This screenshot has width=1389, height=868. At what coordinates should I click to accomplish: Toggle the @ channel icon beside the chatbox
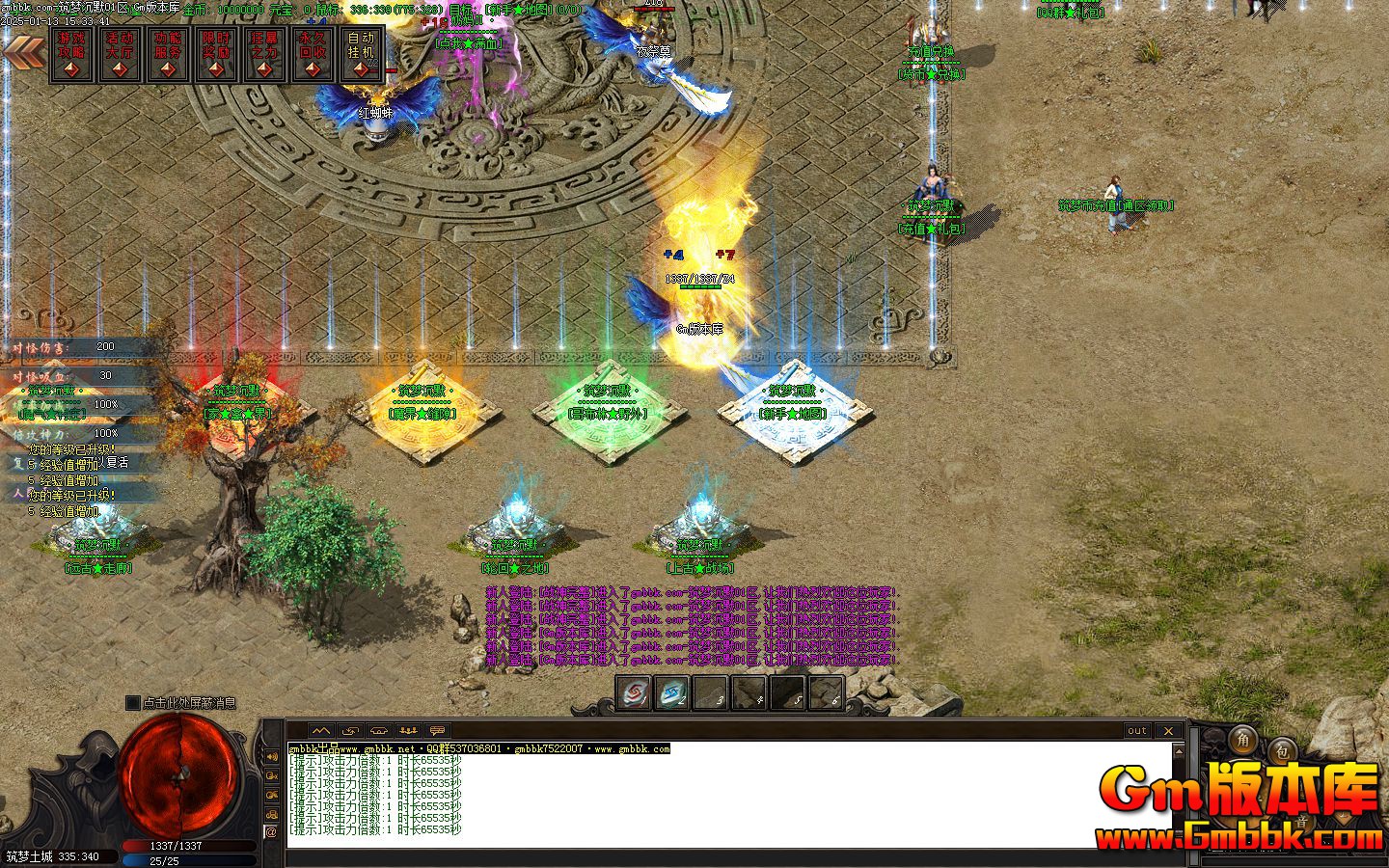point(273,831)
